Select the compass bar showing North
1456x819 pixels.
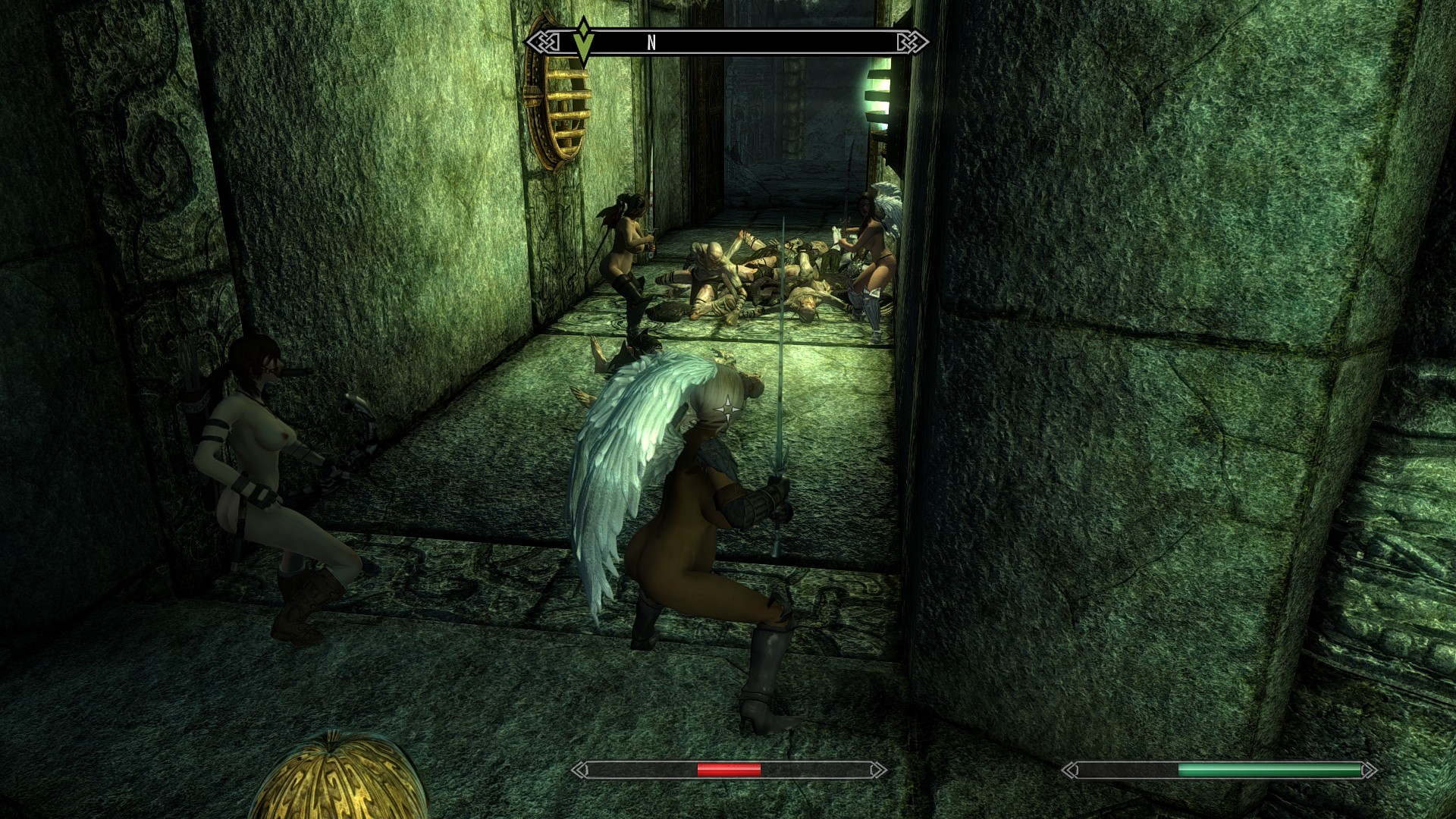(726, 42)
